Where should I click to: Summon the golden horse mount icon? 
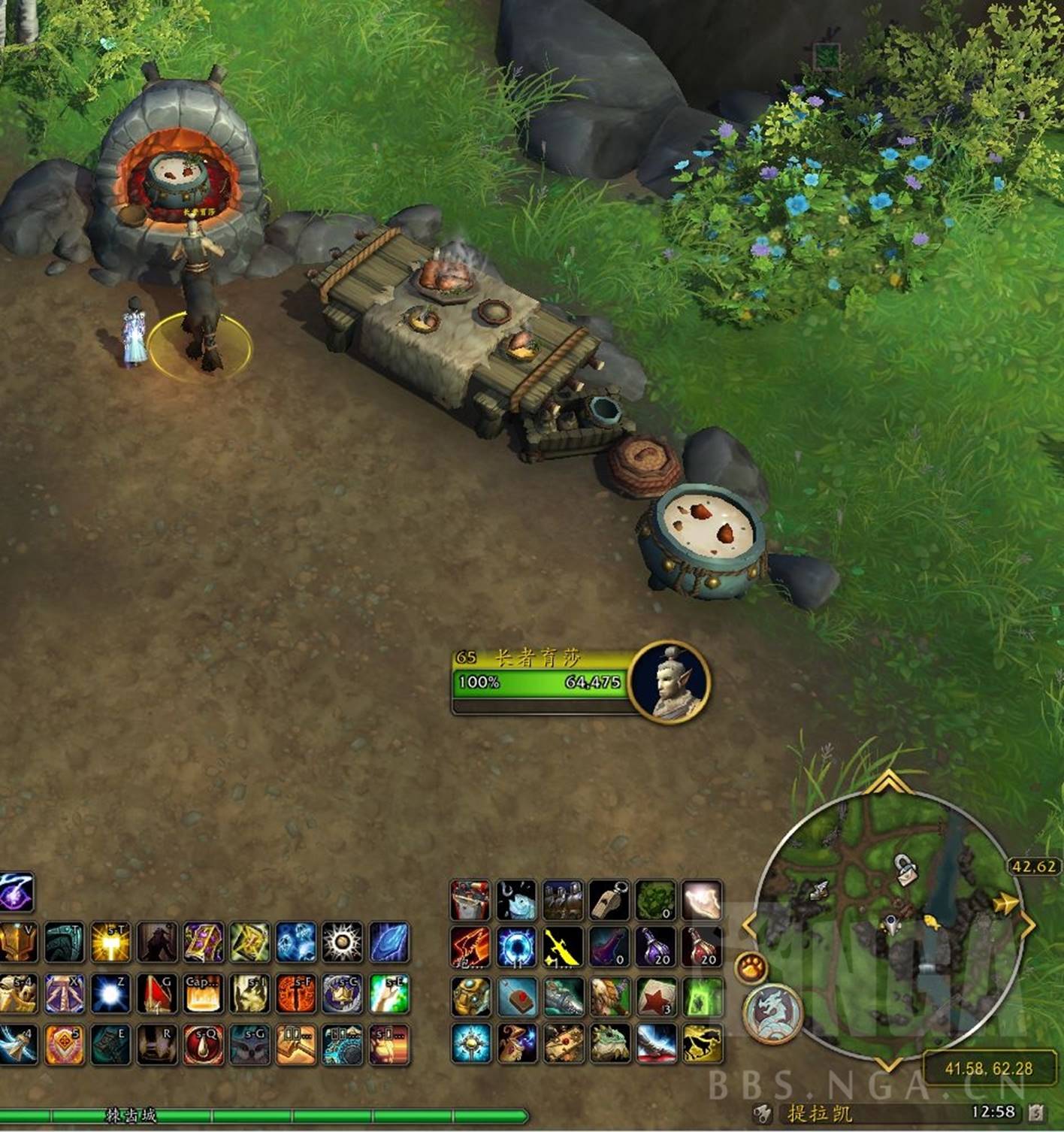[703, 1043]
